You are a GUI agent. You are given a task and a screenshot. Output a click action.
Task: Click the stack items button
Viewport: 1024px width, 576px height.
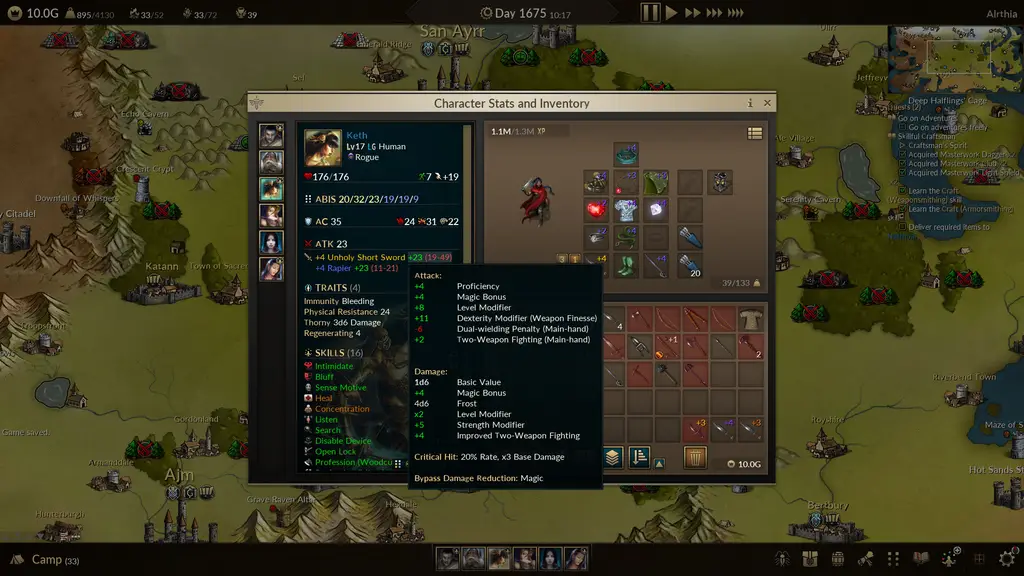[x=612, y=458]
